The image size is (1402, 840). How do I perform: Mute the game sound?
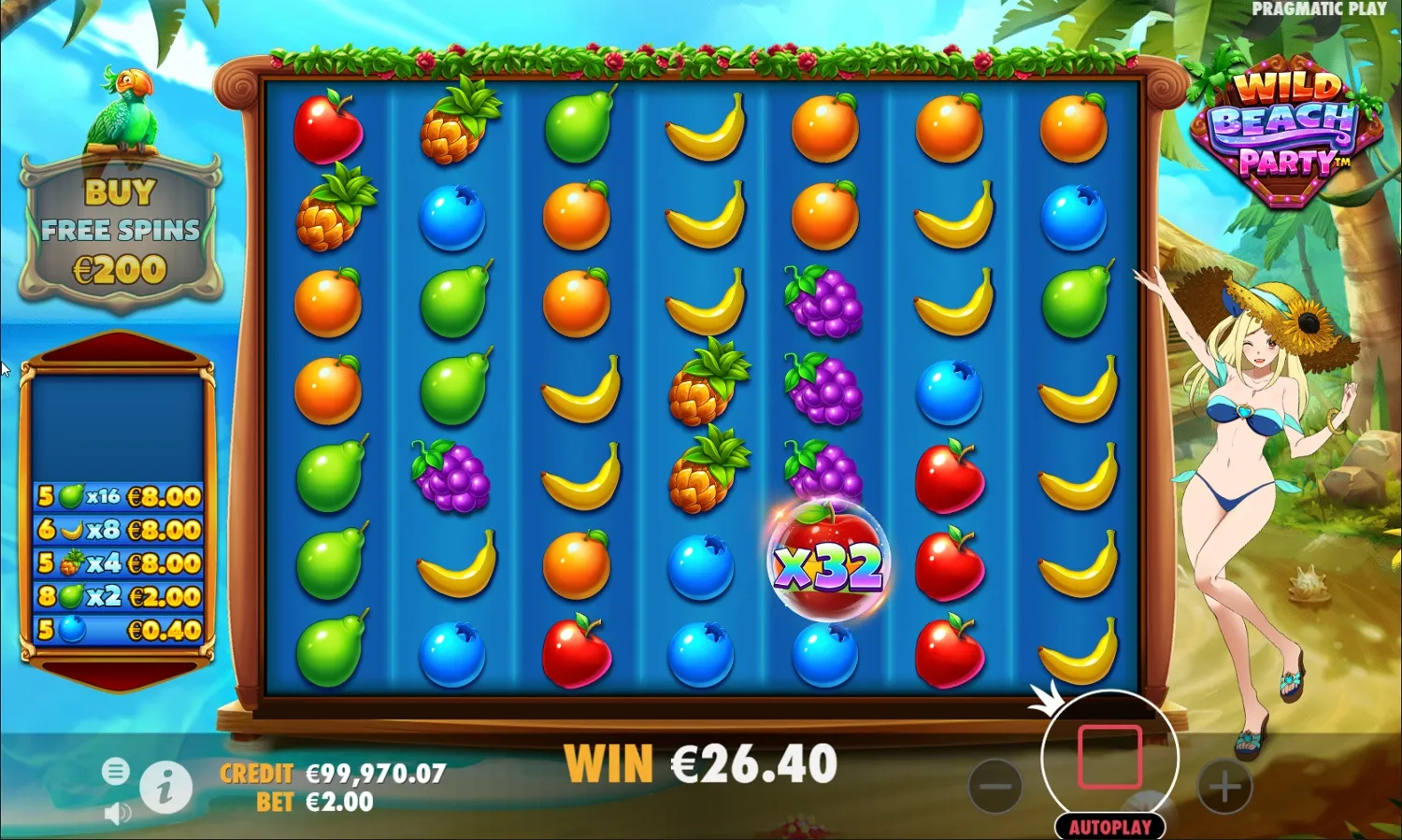(x=116, y=811)
